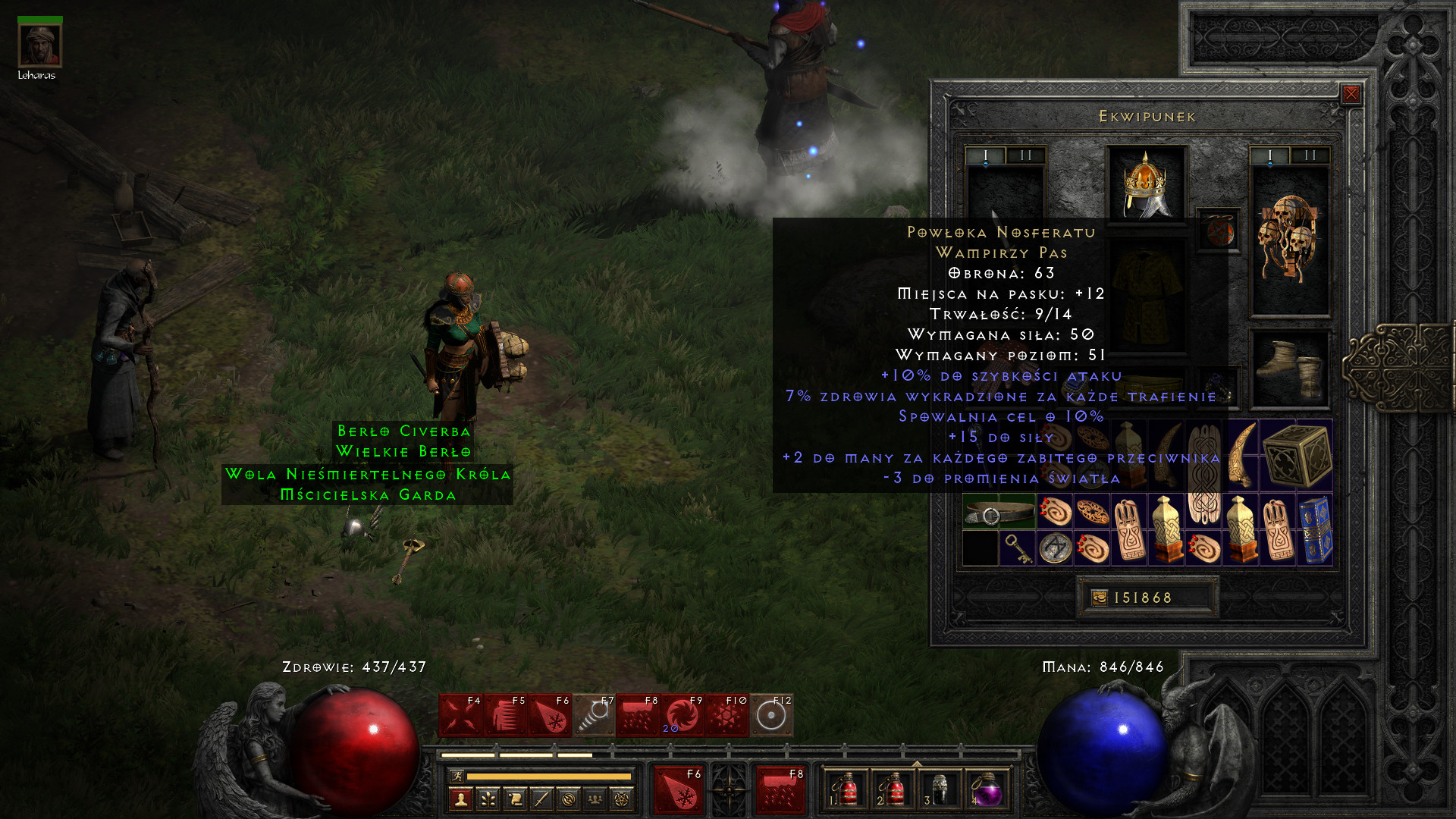1456x819 pixels.
Task: Select the blue tome in the inventory
Action: [x=1316, y=530]
